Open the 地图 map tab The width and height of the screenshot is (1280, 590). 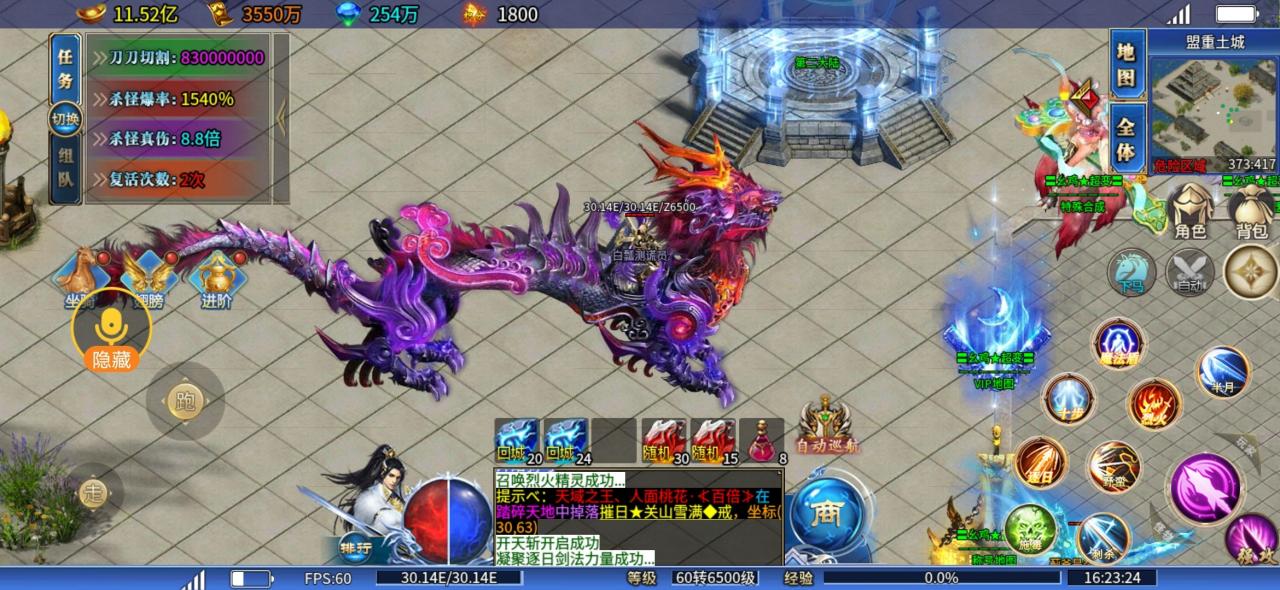[1126, 64]
